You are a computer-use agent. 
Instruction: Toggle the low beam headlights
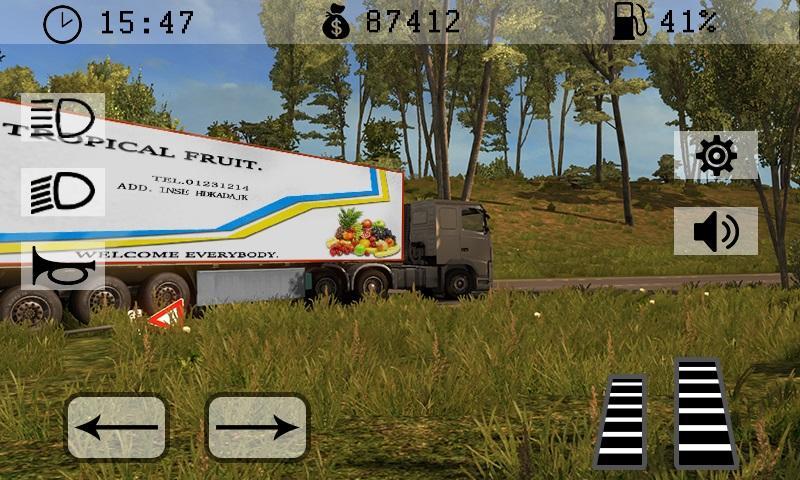pyautogui.click(x=62, y=191)
